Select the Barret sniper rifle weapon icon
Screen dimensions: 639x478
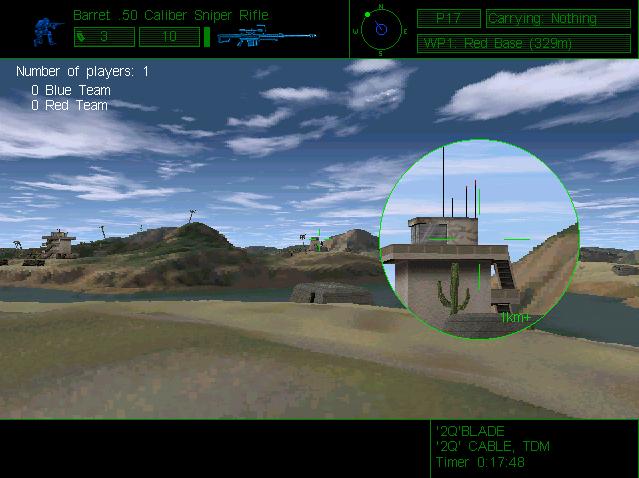[x=266, y=37]
